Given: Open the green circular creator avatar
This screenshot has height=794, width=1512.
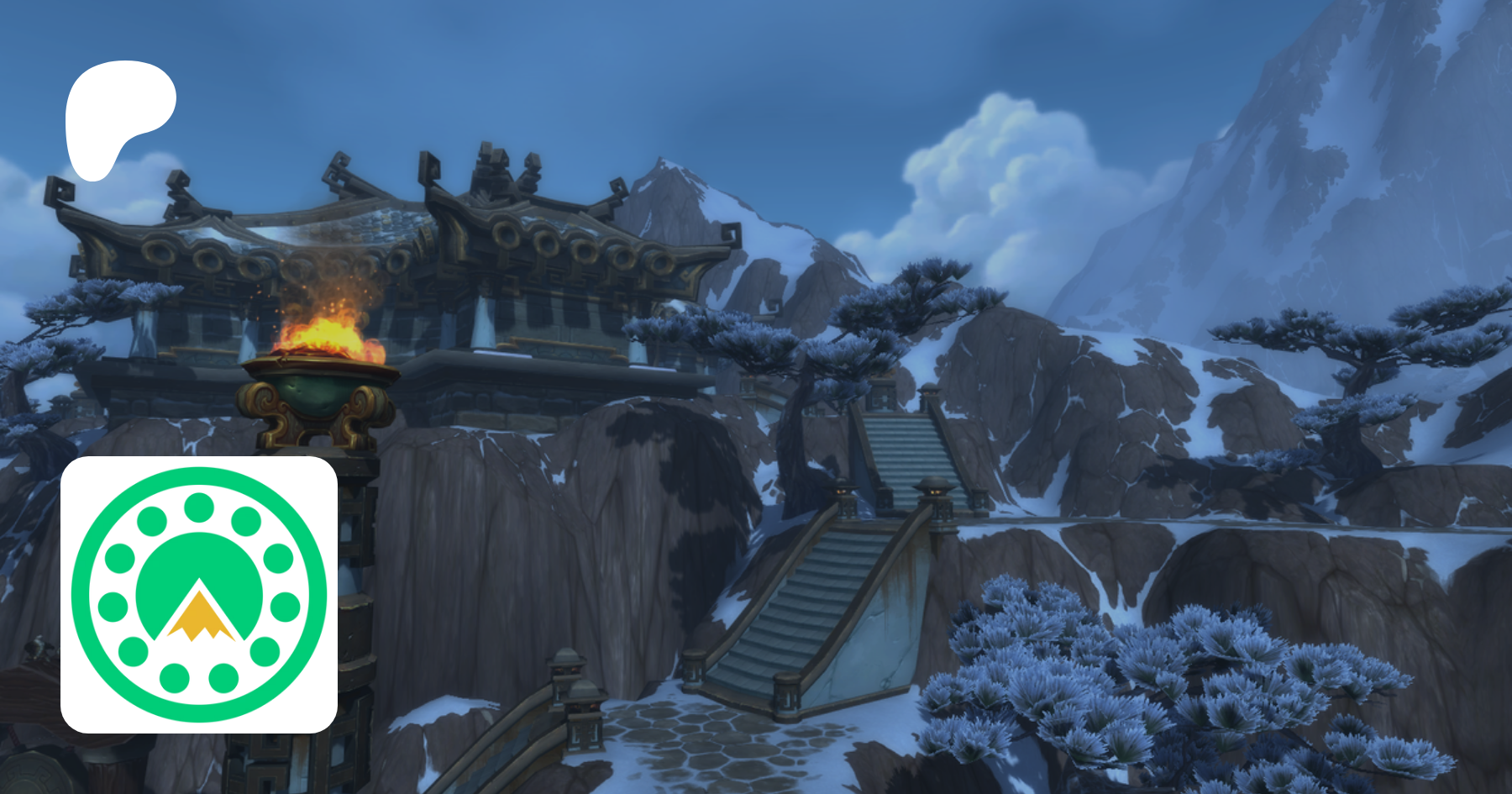Looking at the screenshot, I should pos(199,595).
